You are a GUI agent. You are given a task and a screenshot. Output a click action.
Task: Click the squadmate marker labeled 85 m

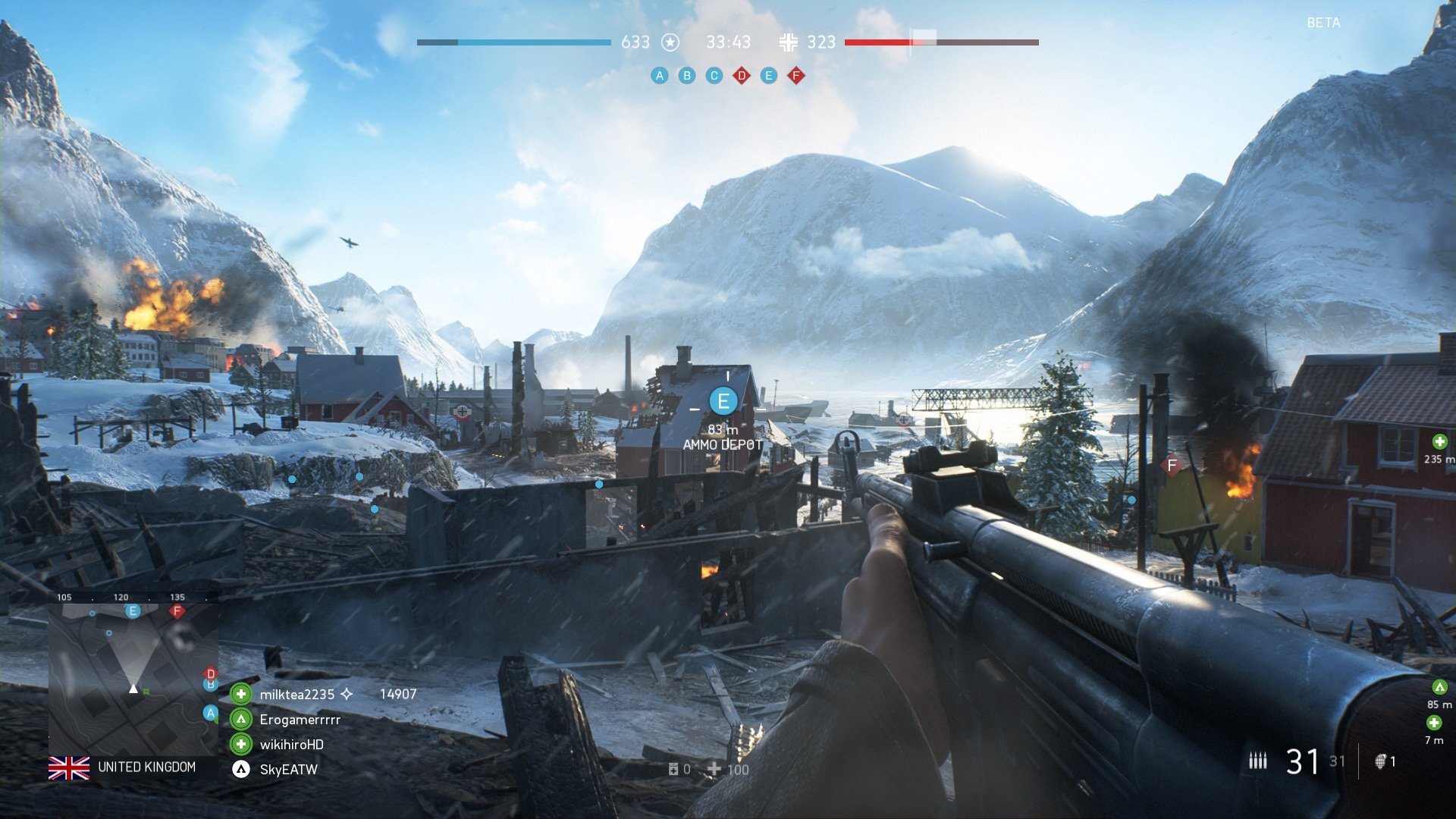pos(1439,688)
